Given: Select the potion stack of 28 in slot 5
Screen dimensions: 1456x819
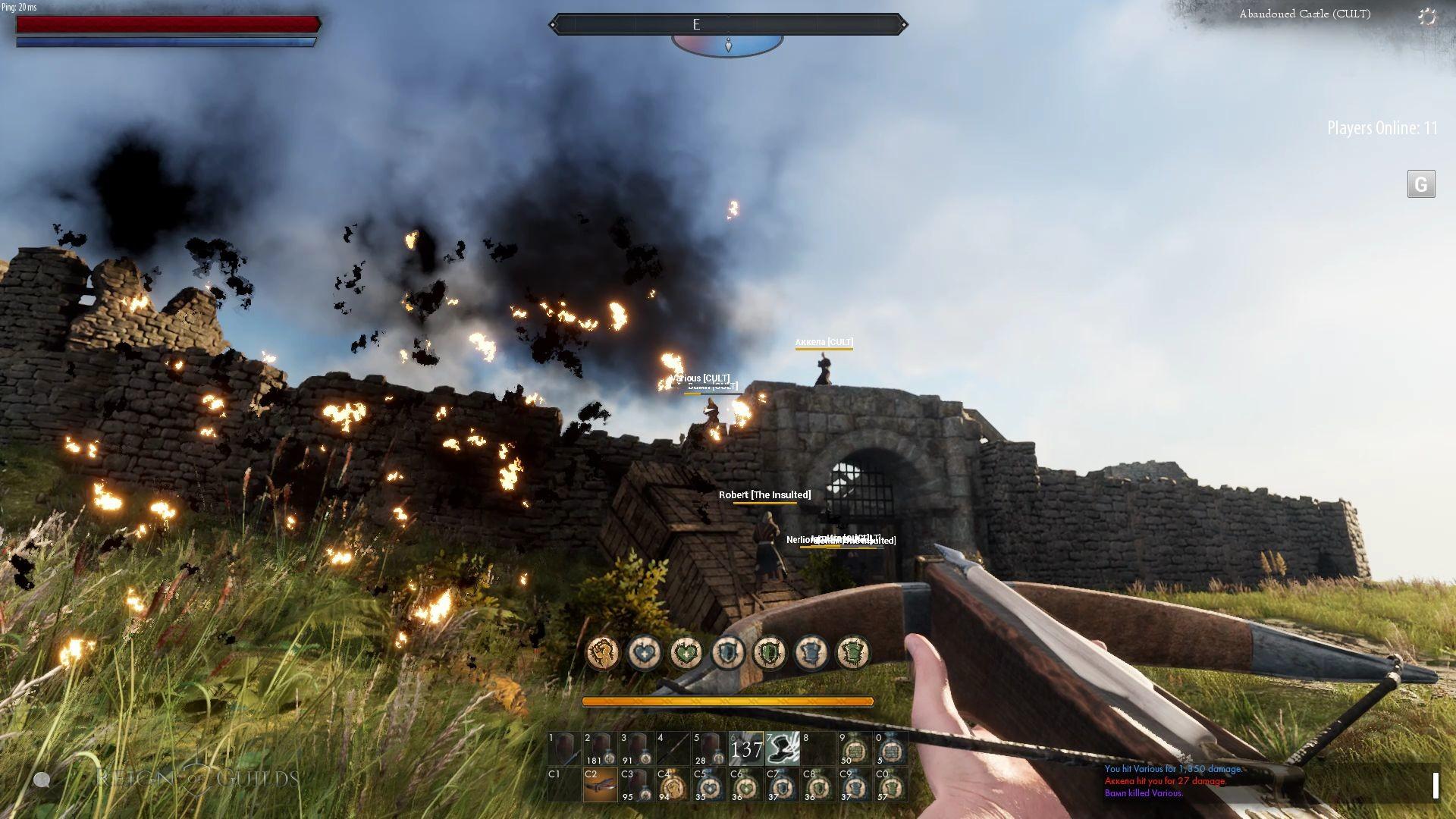Looking at the screenshot, I should (x=709, y=748).
